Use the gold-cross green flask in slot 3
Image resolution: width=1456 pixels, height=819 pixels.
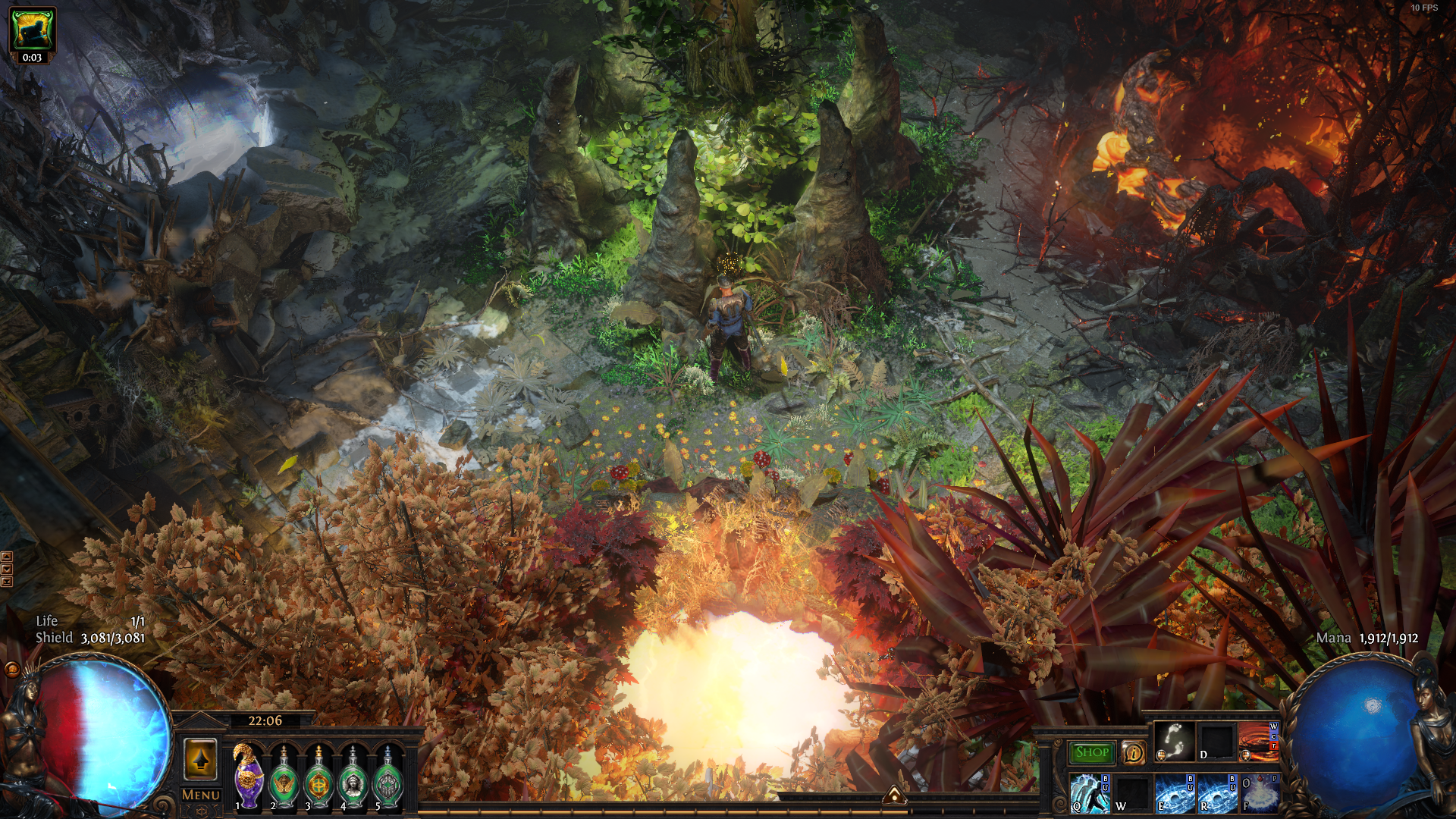(318, 779)
